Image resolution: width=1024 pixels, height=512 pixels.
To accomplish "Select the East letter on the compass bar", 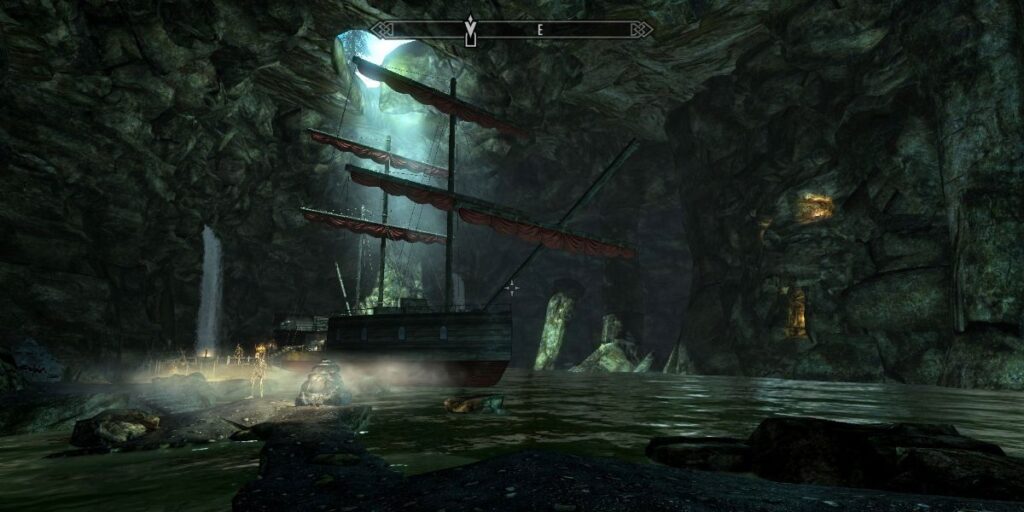I will point(540,30).
